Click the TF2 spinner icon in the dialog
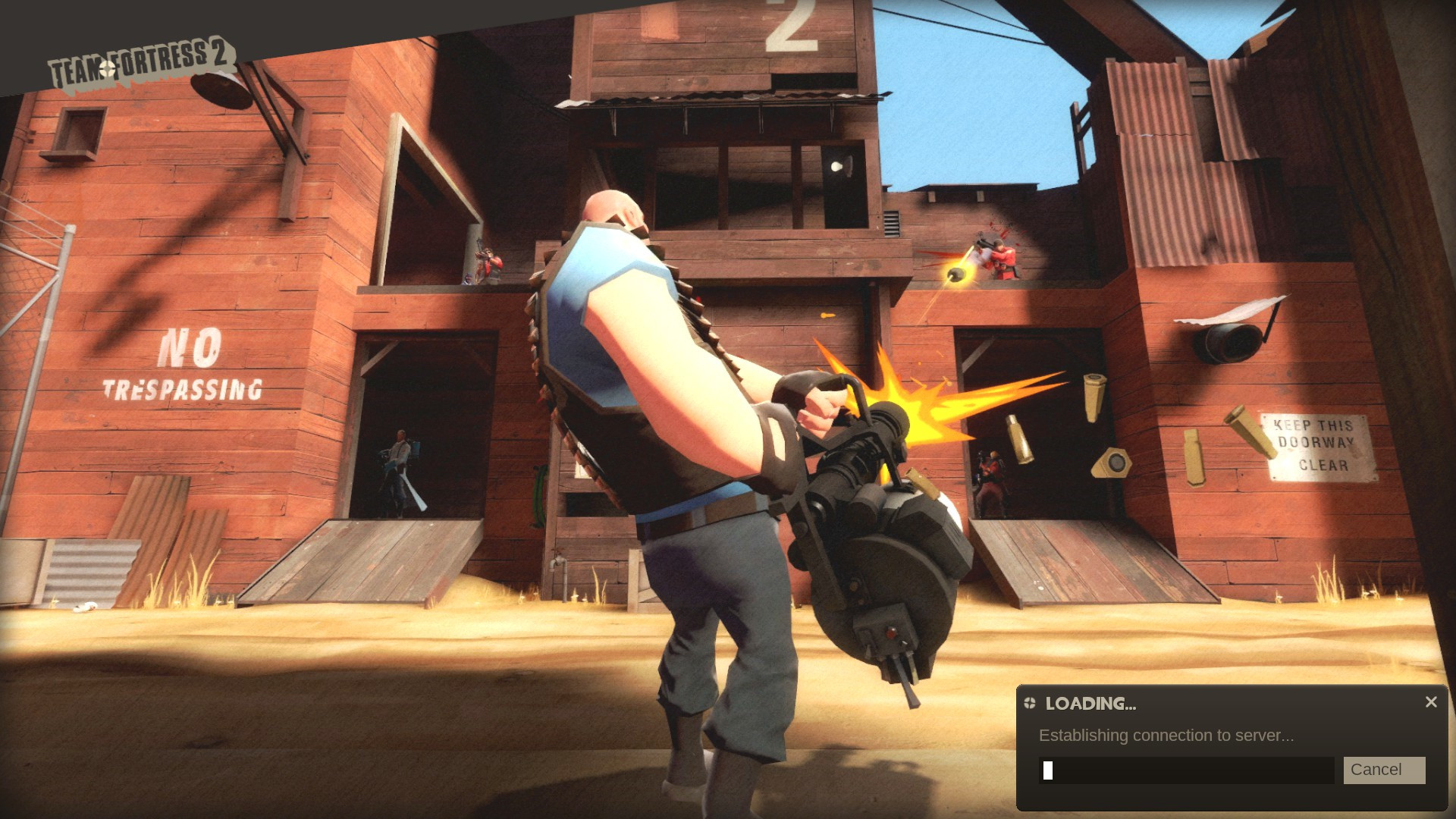1456x819 pixels. click(1029, 704)
